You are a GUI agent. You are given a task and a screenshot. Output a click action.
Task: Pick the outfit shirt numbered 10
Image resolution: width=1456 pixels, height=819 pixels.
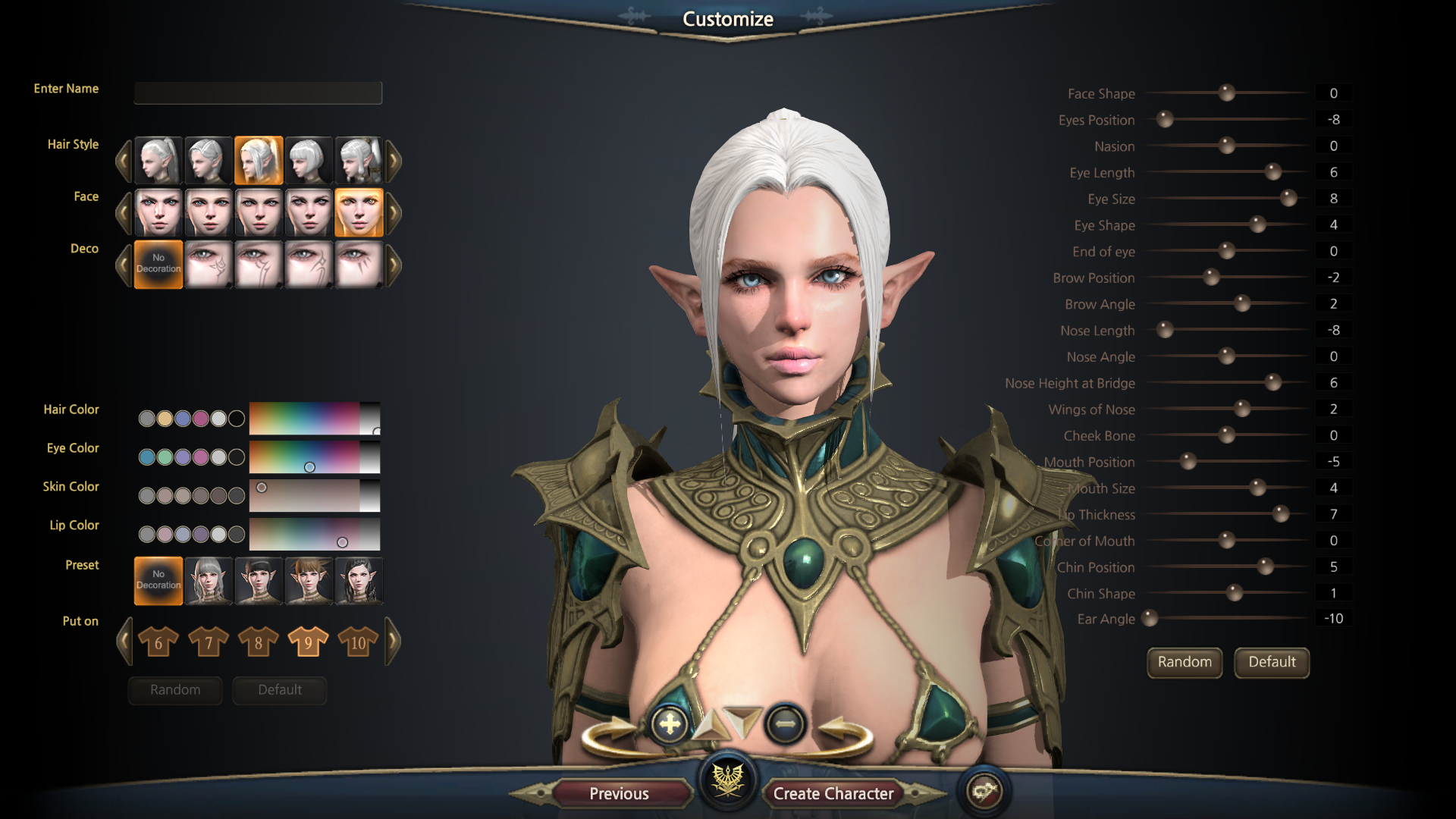click(358, 642)
